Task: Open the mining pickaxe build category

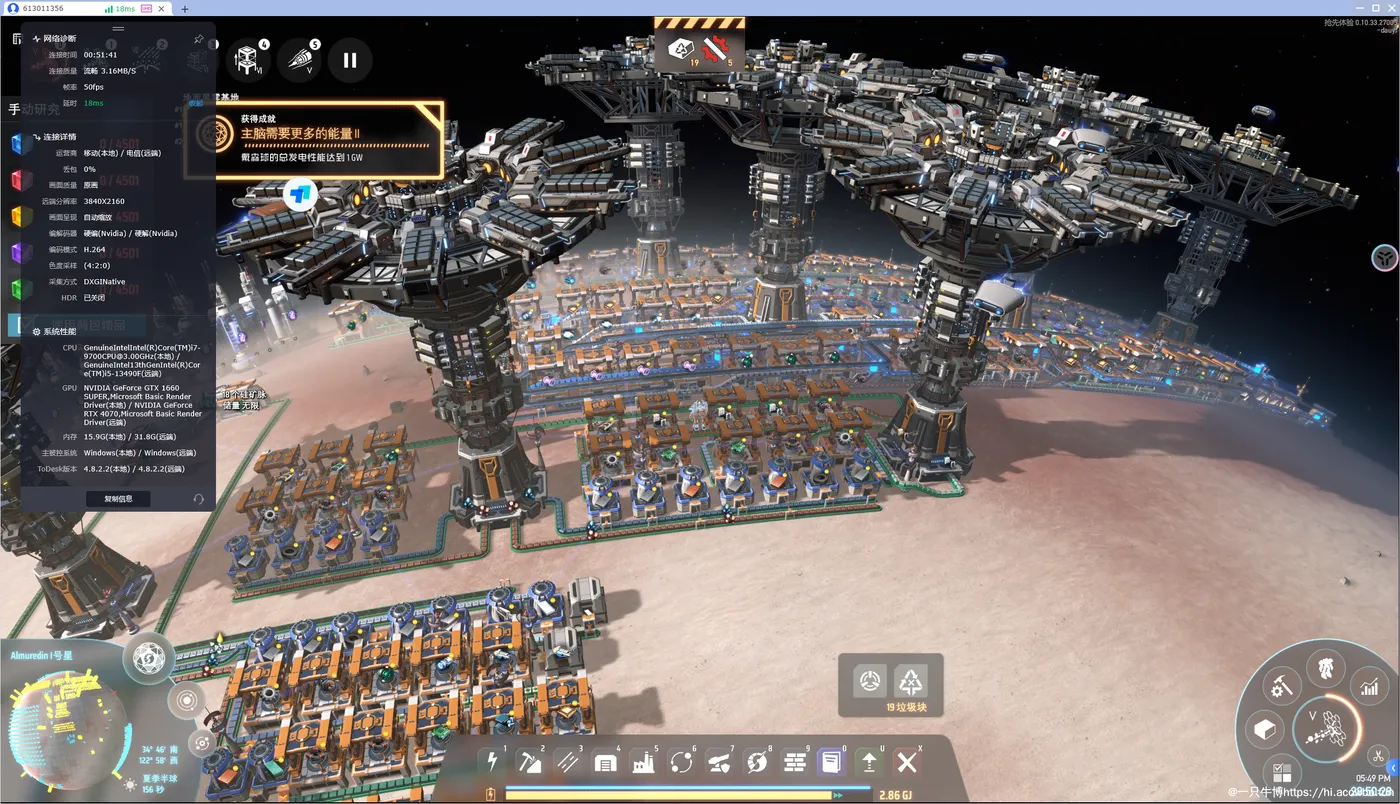Action: pos(530,762)
